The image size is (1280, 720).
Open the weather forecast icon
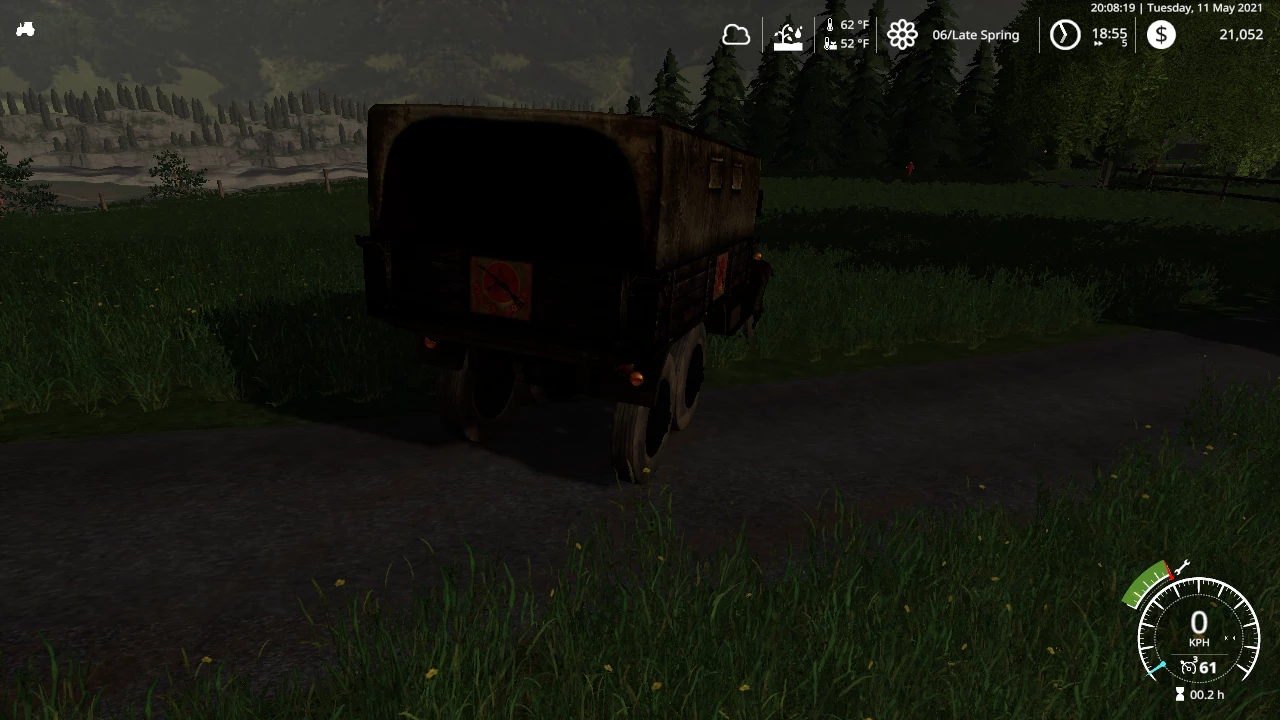coord(789,36)
